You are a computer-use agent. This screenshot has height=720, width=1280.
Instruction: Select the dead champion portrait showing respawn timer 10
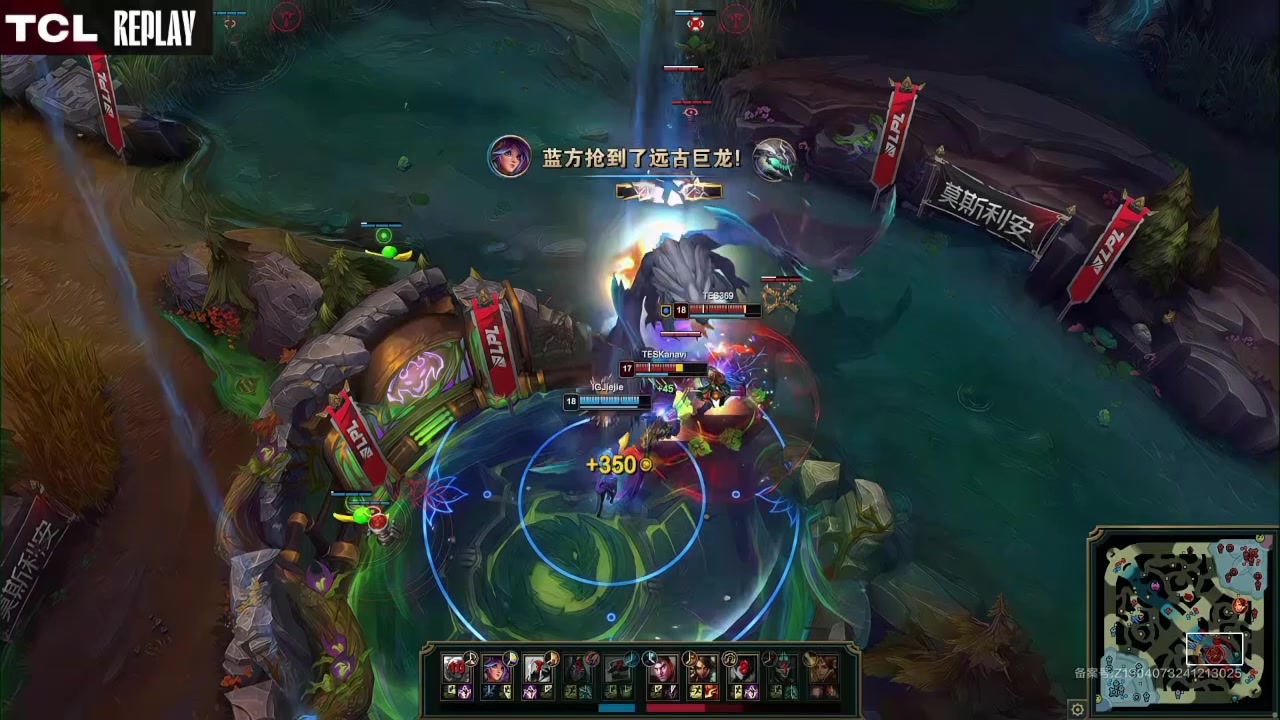[x=456, y=669]
